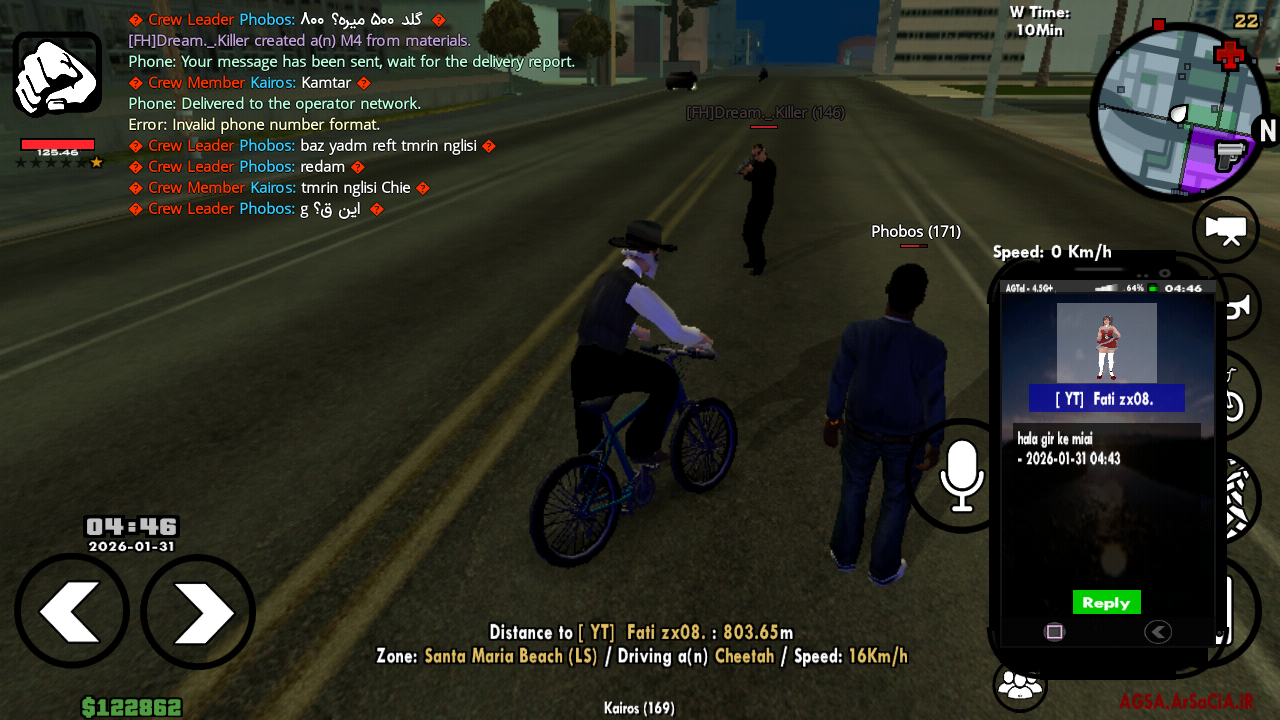Select the red cross hospital map marker
Image resolution: width=1280 pixels, height=720 pixels.
[x=1229, y=55]
